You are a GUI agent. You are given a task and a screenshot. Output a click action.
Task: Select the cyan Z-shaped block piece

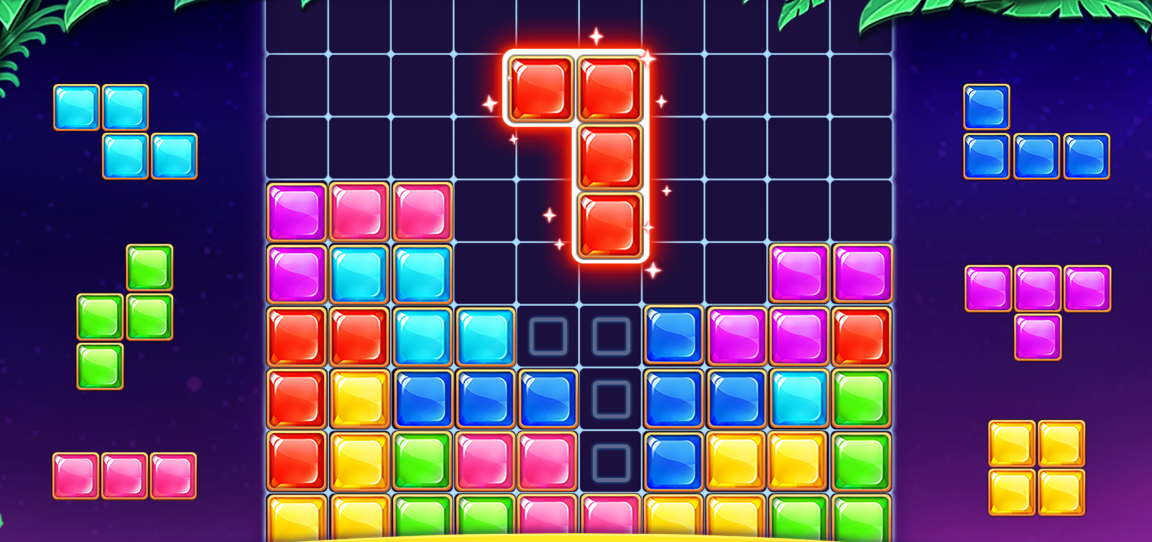pyautogui.click(x=125, y=131)
